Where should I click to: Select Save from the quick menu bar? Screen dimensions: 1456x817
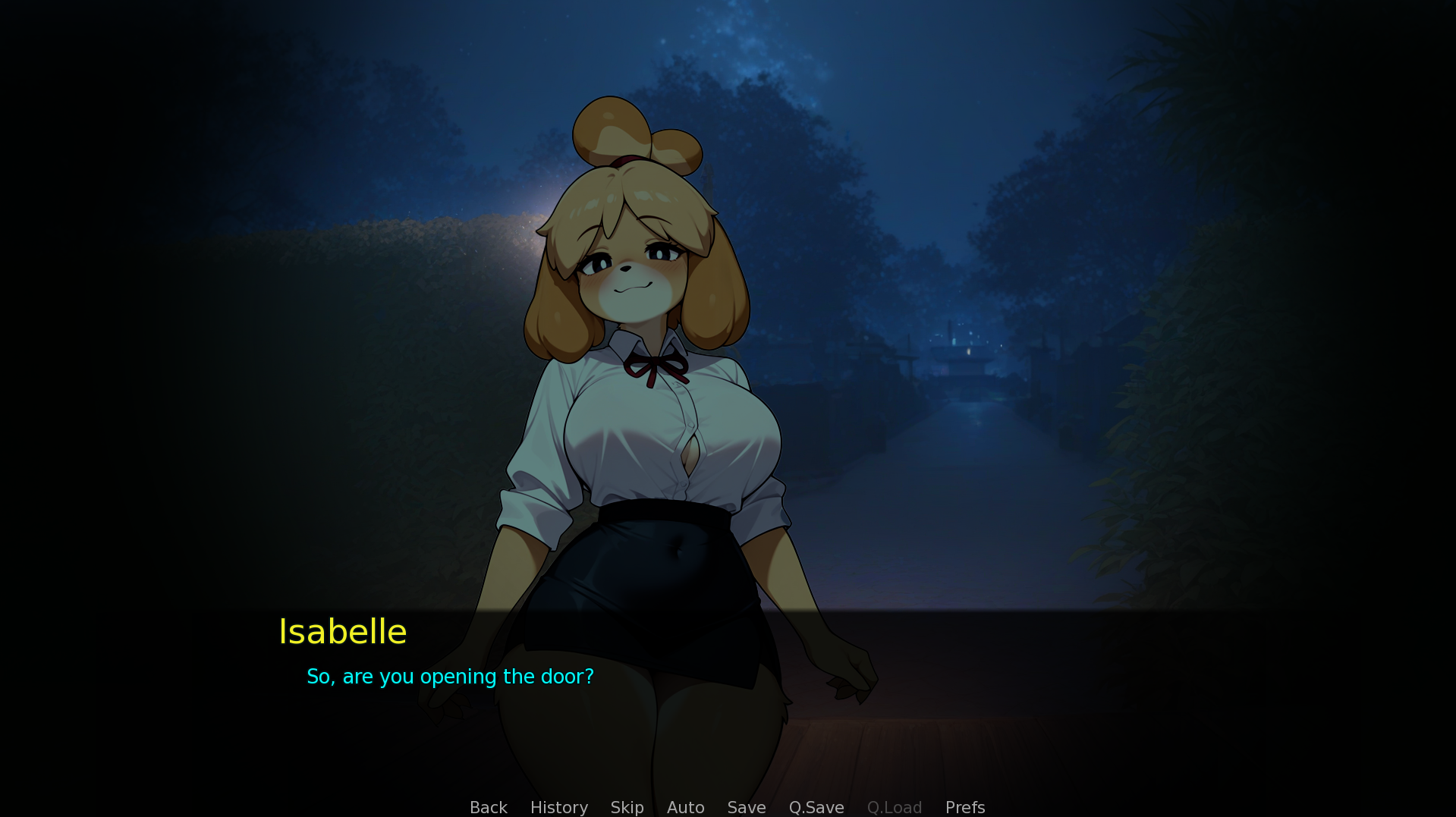click(746, 807)
